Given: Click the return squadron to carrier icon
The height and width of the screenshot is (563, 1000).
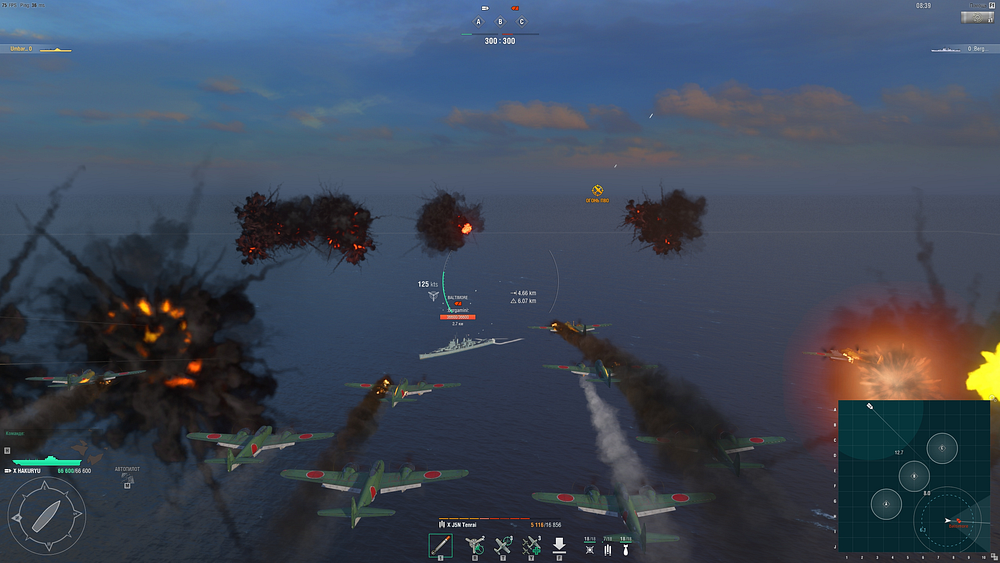Looking at the screenshot, I should [x=559, y=545].
